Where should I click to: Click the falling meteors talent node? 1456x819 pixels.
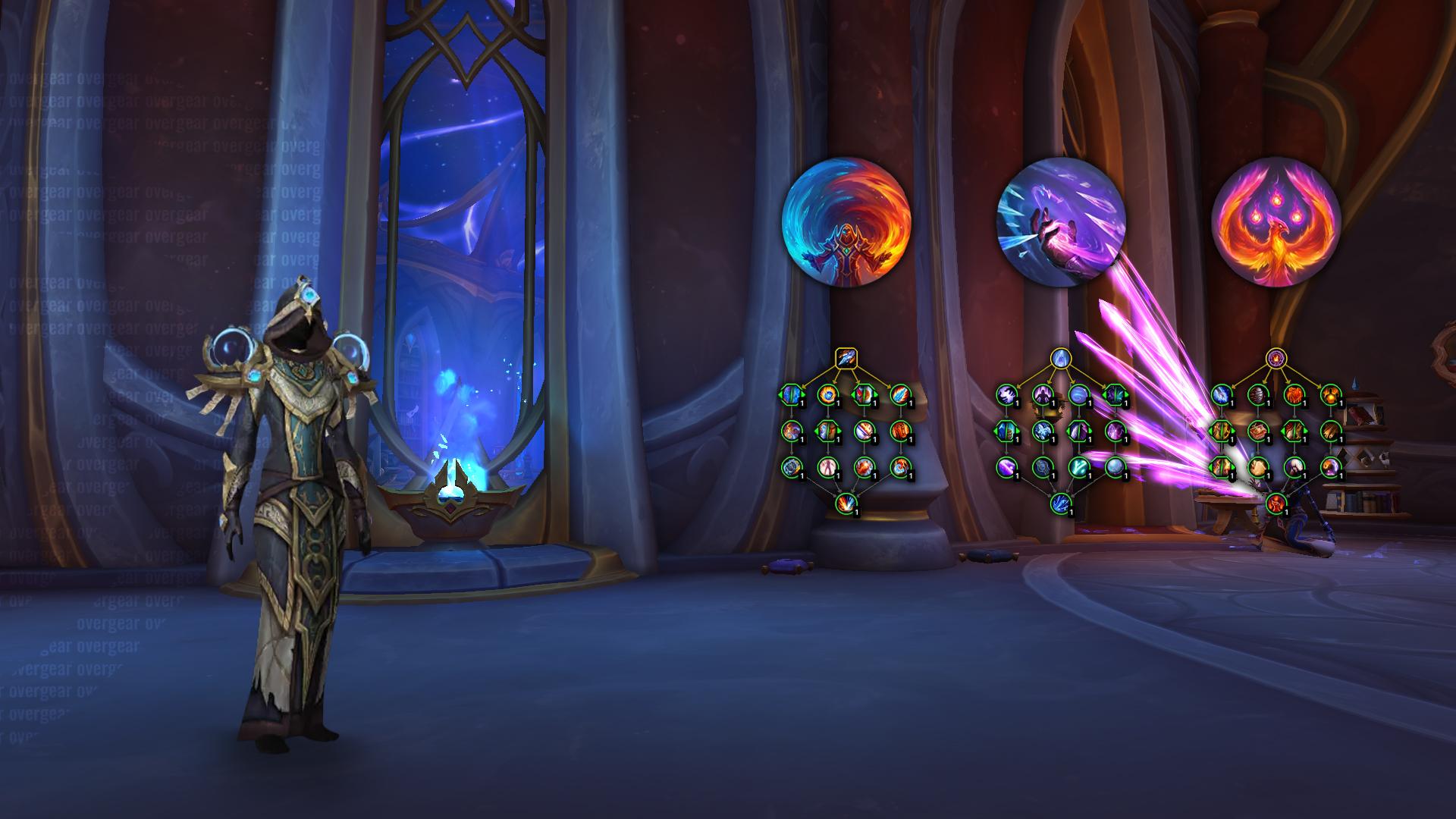(x=1331, y=431)
